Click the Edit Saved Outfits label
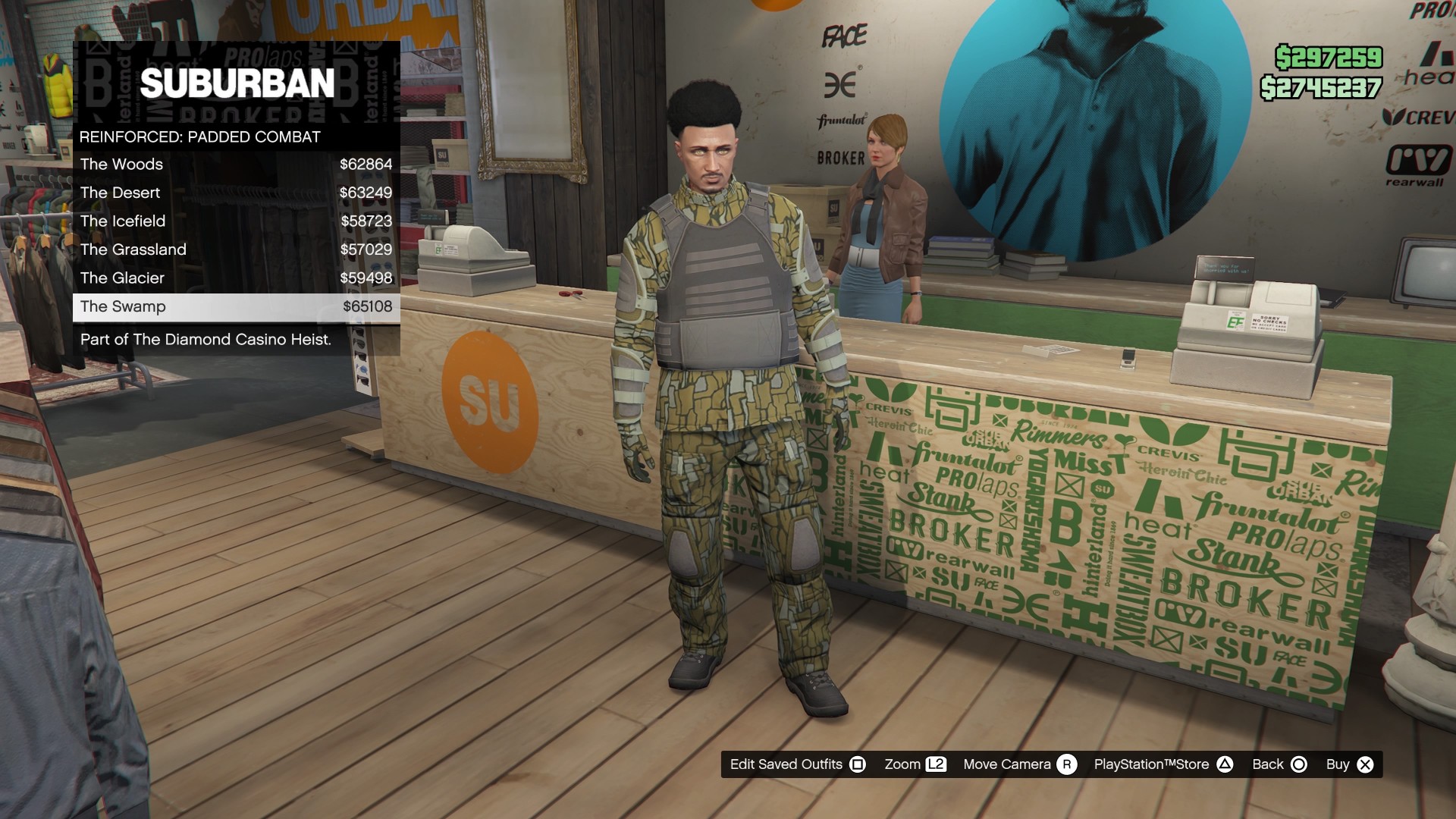The image size is (1456, 819). pyautogui.click(x=786, y=764)
